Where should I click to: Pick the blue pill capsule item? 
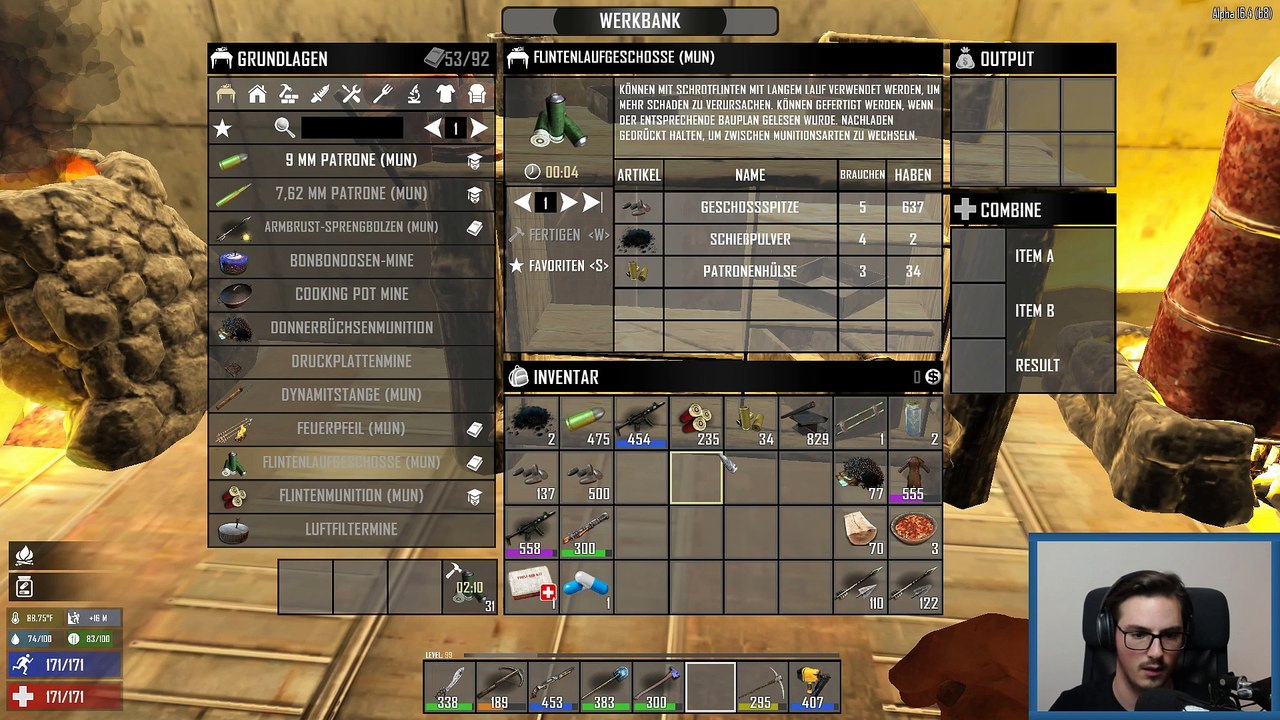[586, 587]
